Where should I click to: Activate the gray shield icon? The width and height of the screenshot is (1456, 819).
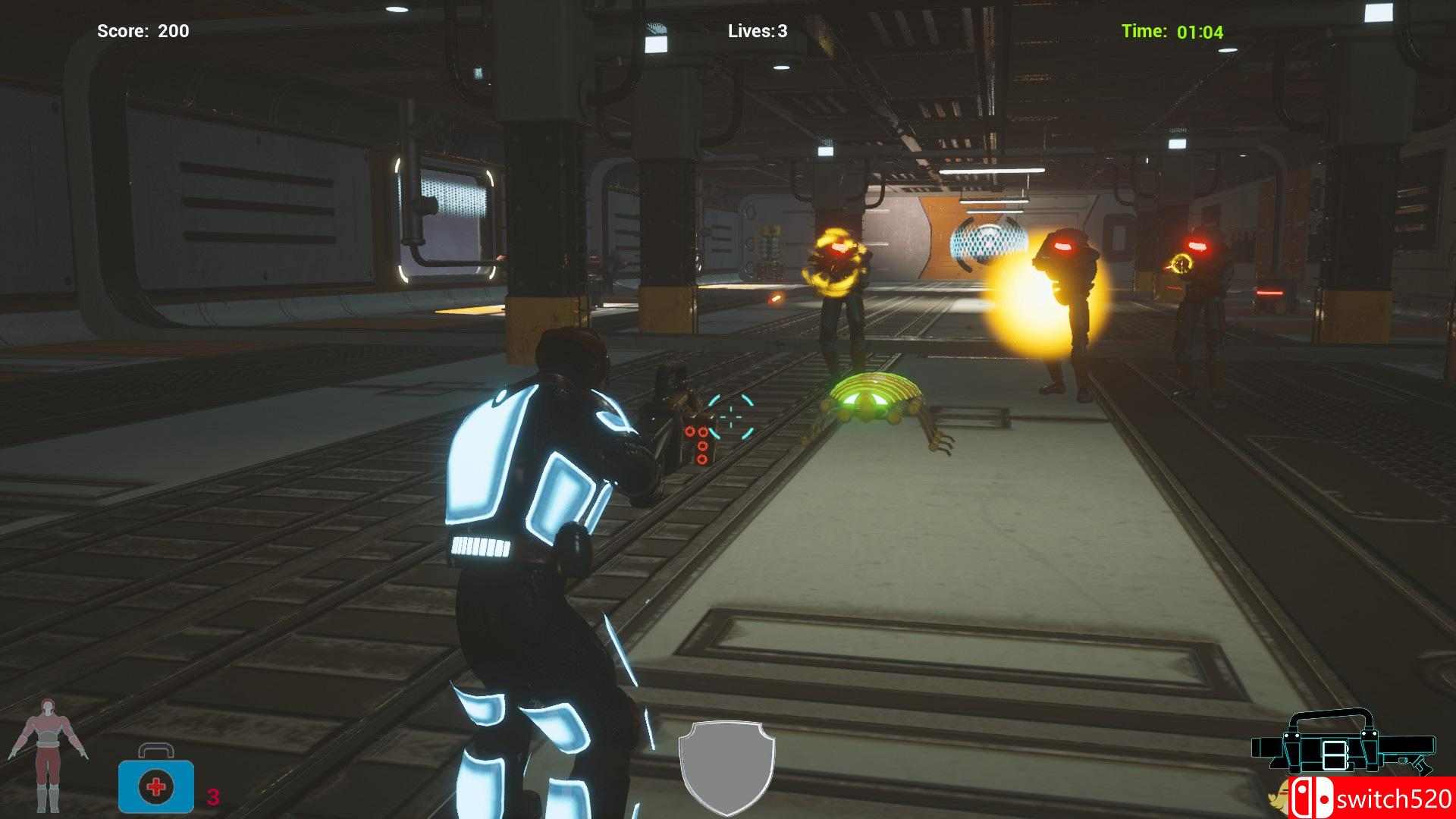726,767
